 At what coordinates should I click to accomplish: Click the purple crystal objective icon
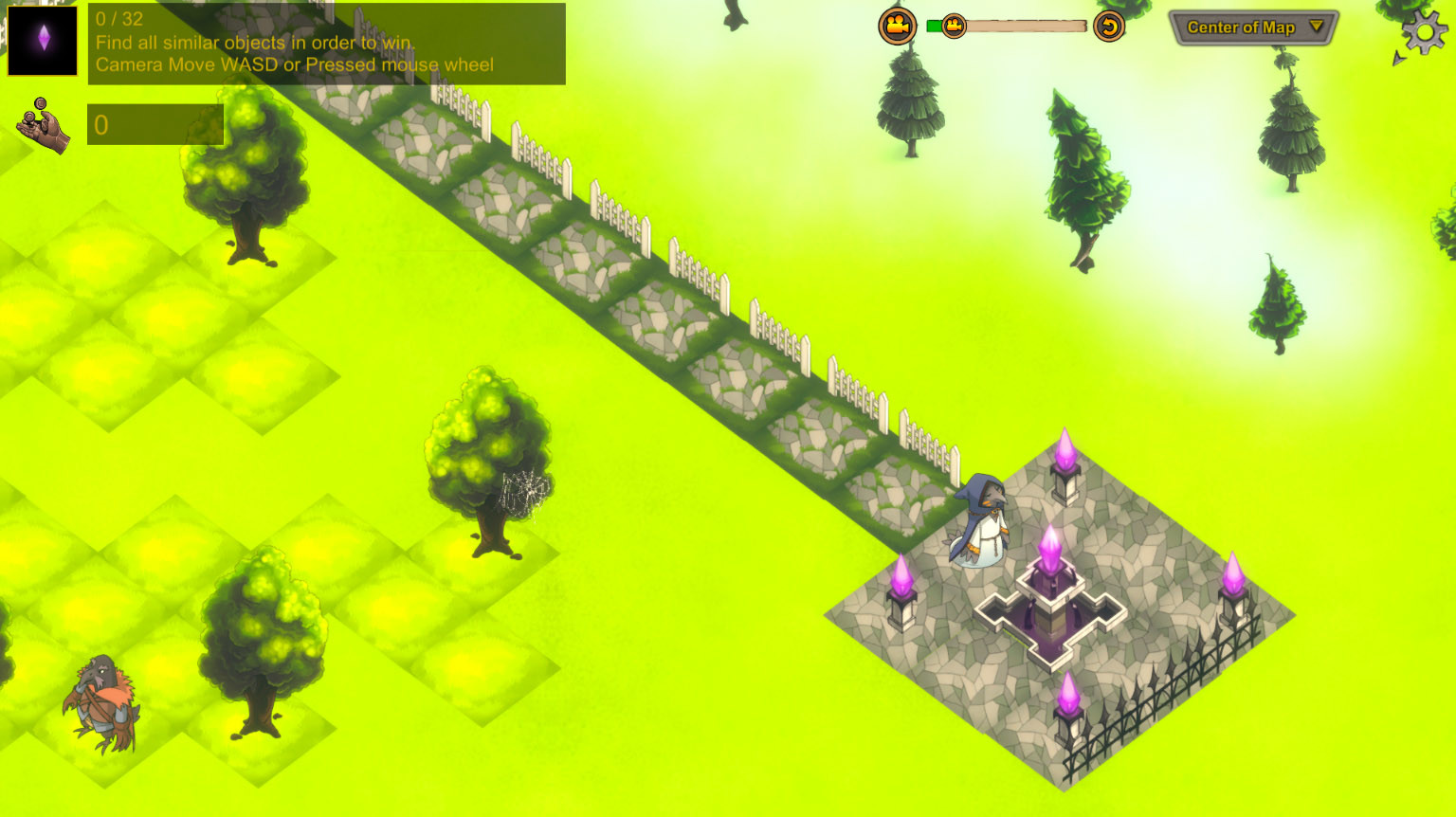tap(42, 41)
